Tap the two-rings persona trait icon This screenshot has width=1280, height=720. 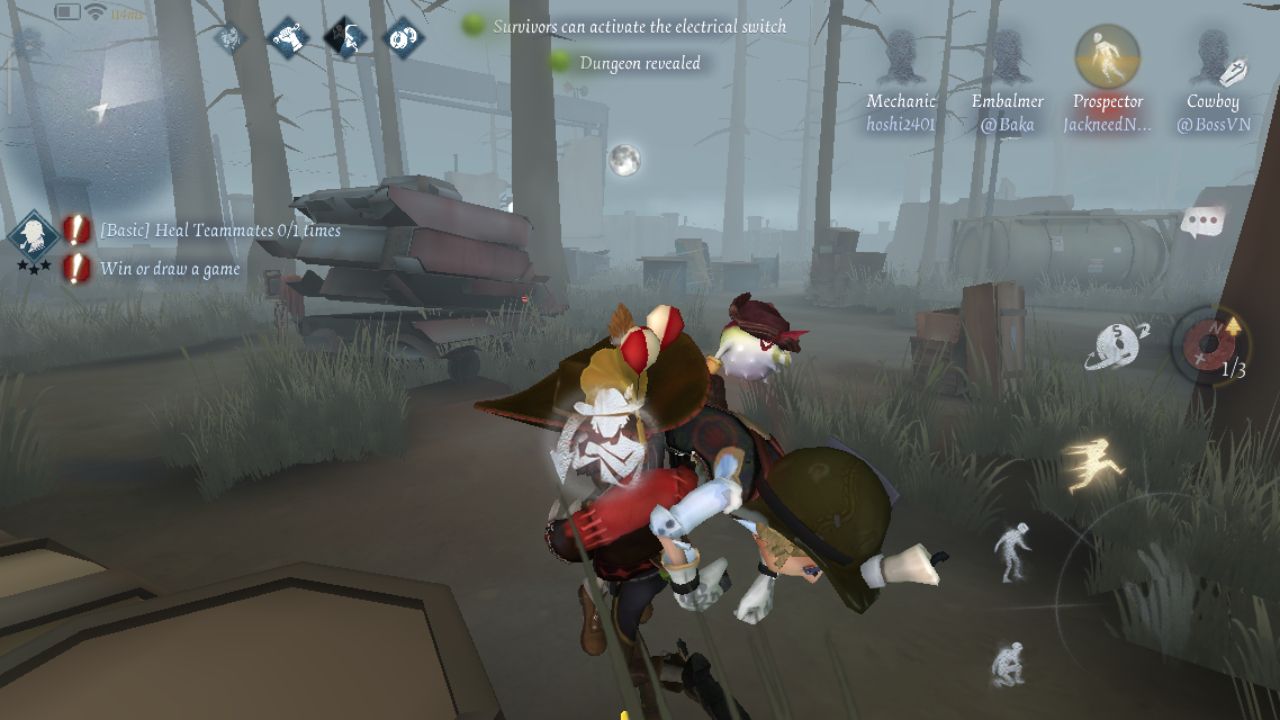tap(402, 38)
